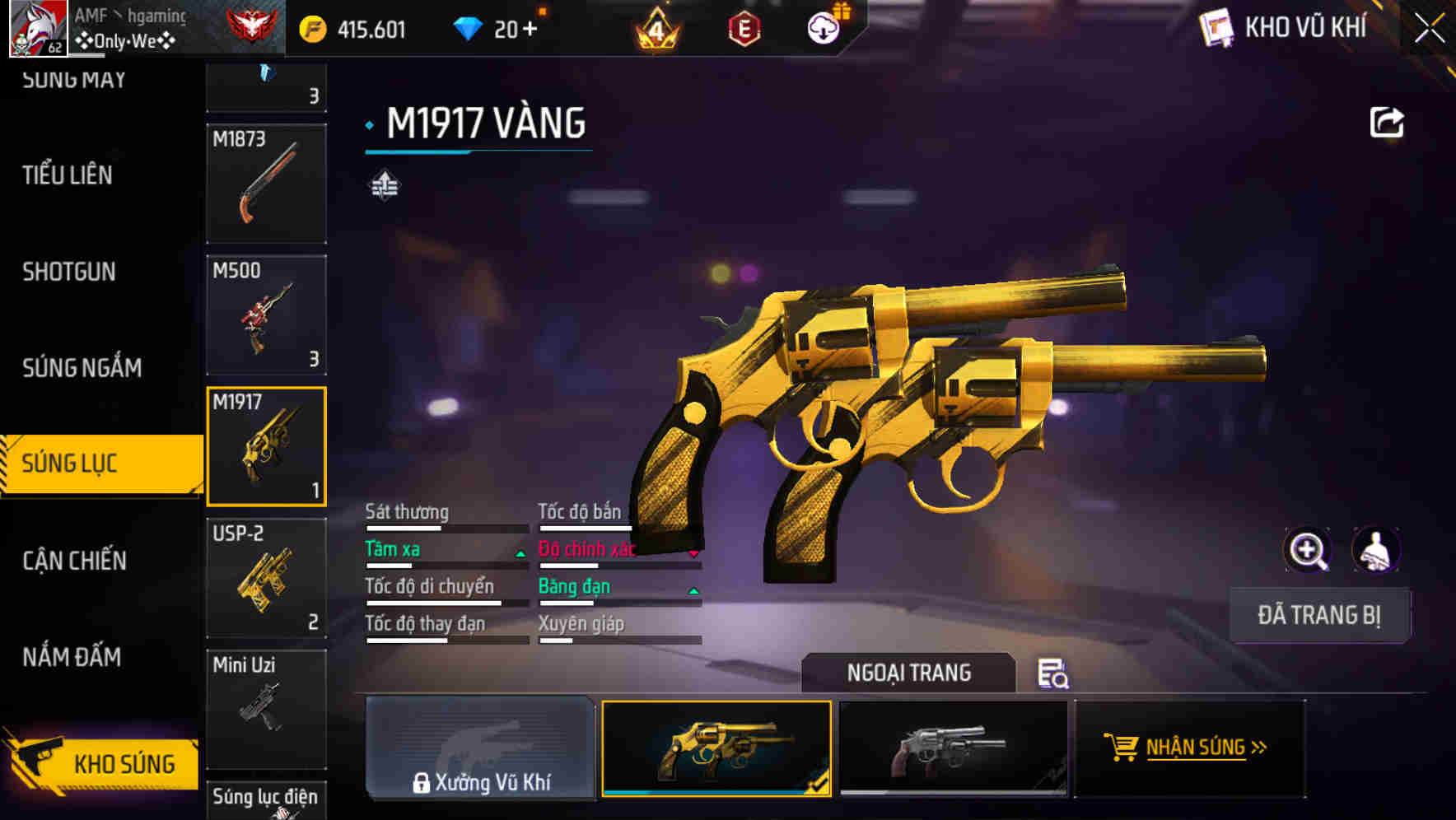Select the default silver M1917 skin
The height and width of the screenshot is (820, 1456).
pos(953,748)
